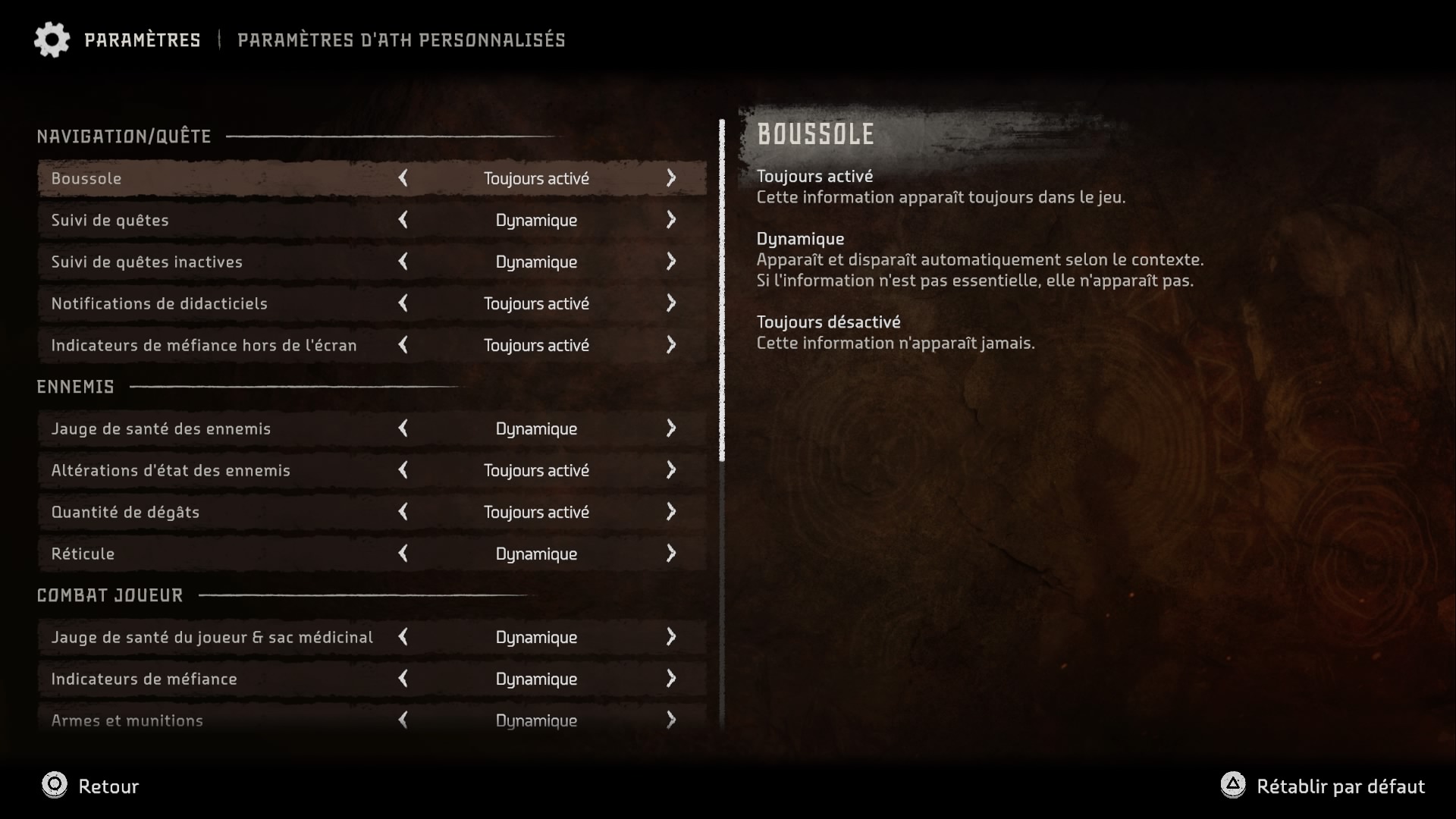Go back with Retour
Viewport: 1456px width, 819px height.
click(90, 786)
